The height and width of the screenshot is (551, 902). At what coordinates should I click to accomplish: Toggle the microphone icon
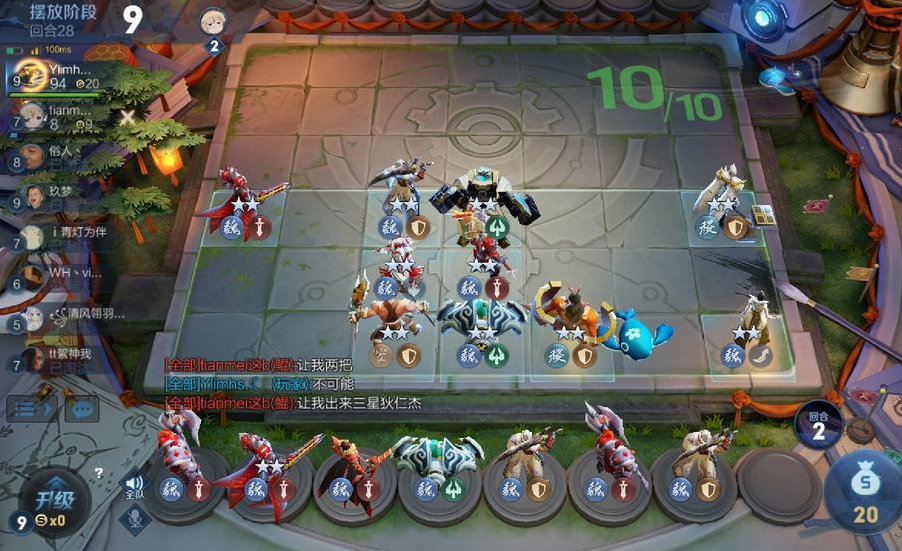tap(133, 518)
